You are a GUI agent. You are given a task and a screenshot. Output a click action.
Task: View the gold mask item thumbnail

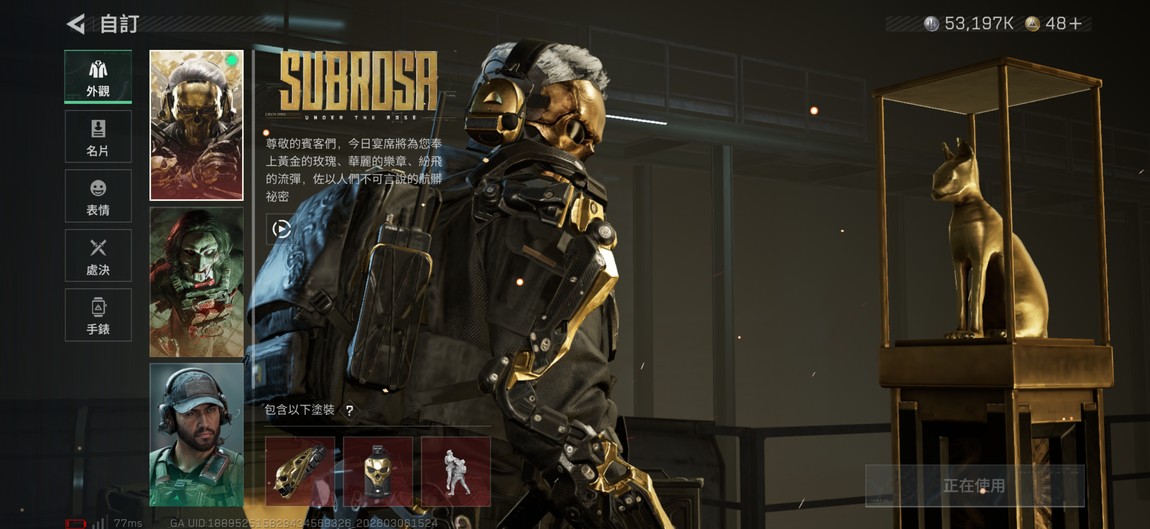tap(378, 471)
